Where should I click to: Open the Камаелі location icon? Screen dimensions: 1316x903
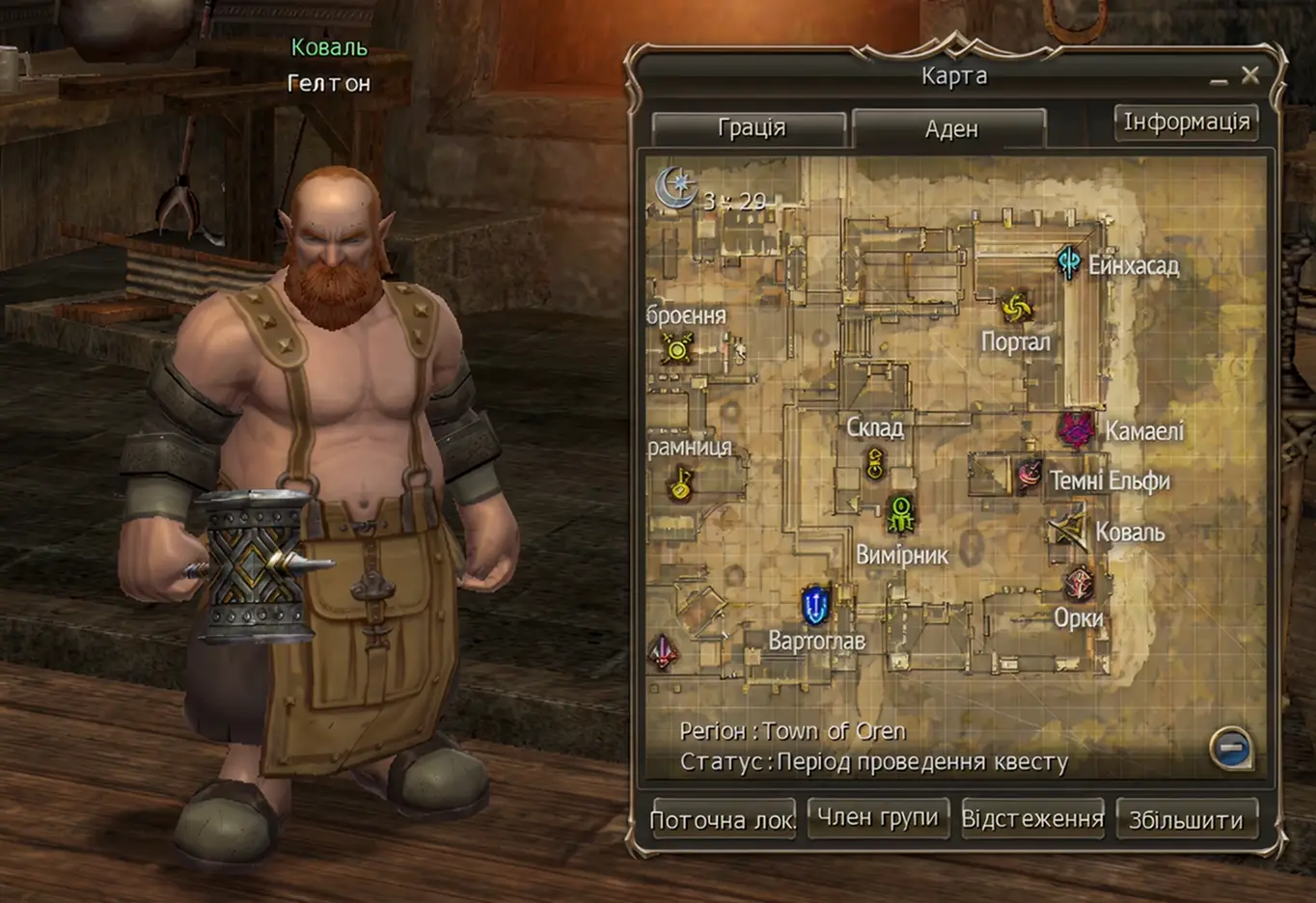(1076, 430)
